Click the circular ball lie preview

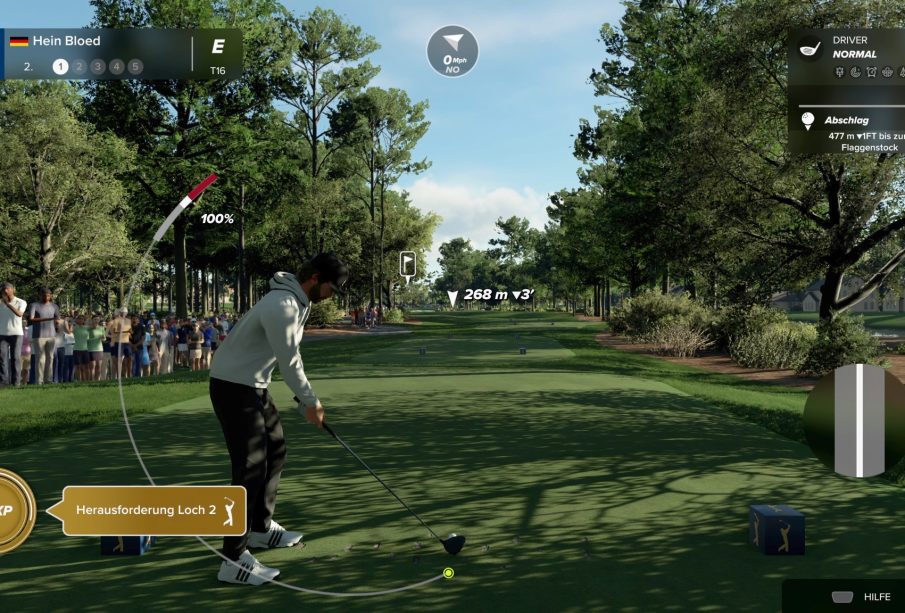tap(857, 420)
